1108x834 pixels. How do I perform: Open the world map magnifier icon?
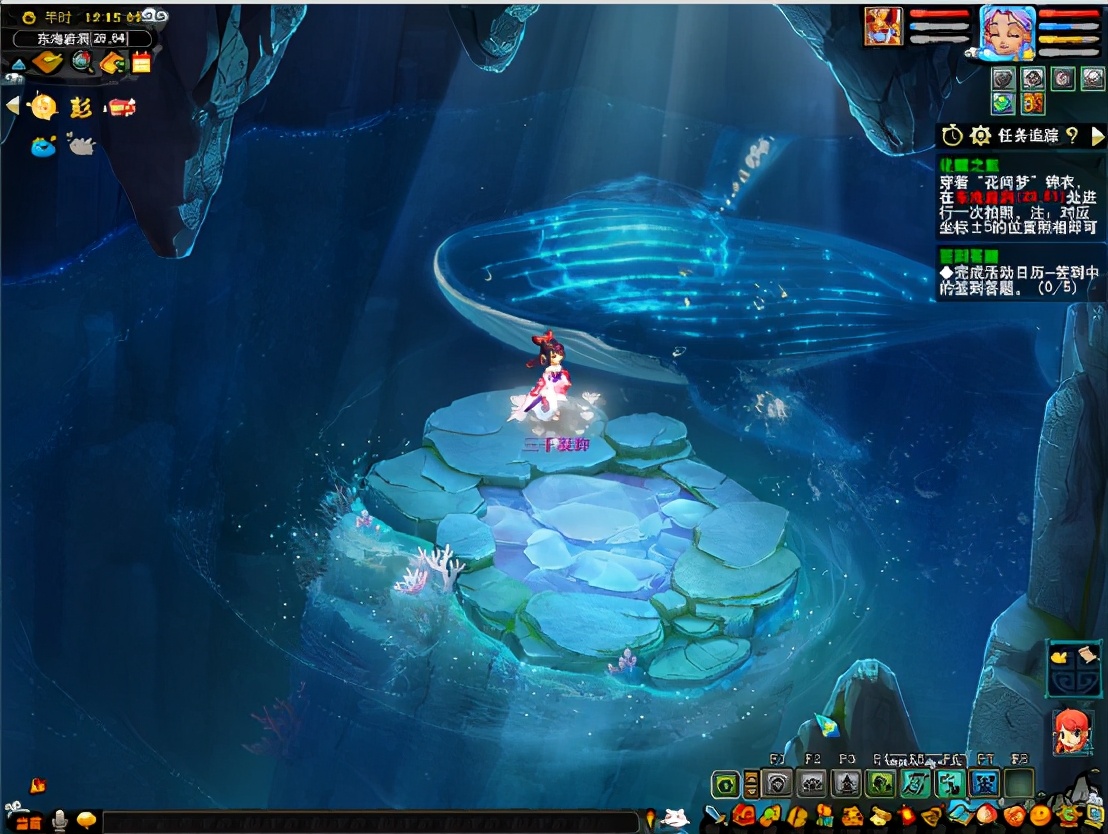(82, 62)
